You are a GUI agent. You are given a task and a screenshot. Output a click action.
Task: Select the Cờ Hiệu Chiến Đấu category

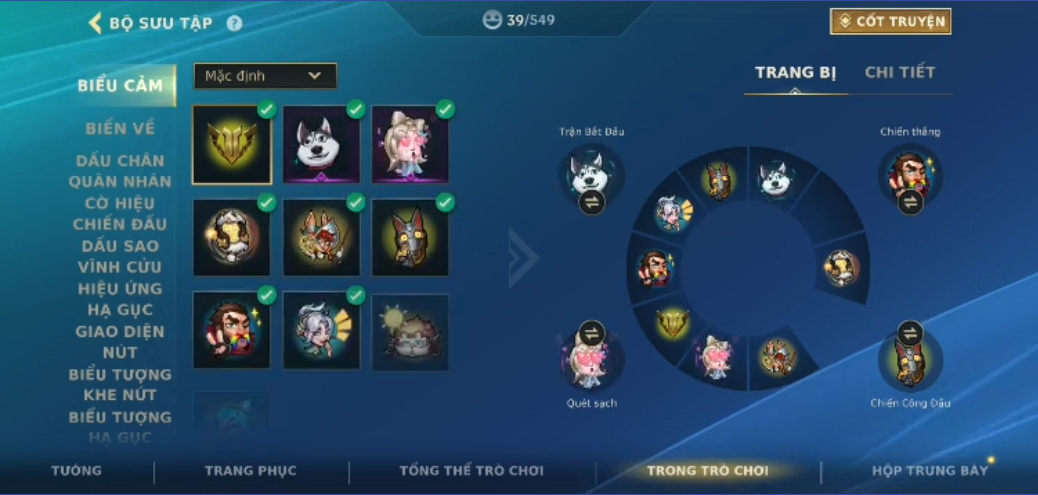120,213
